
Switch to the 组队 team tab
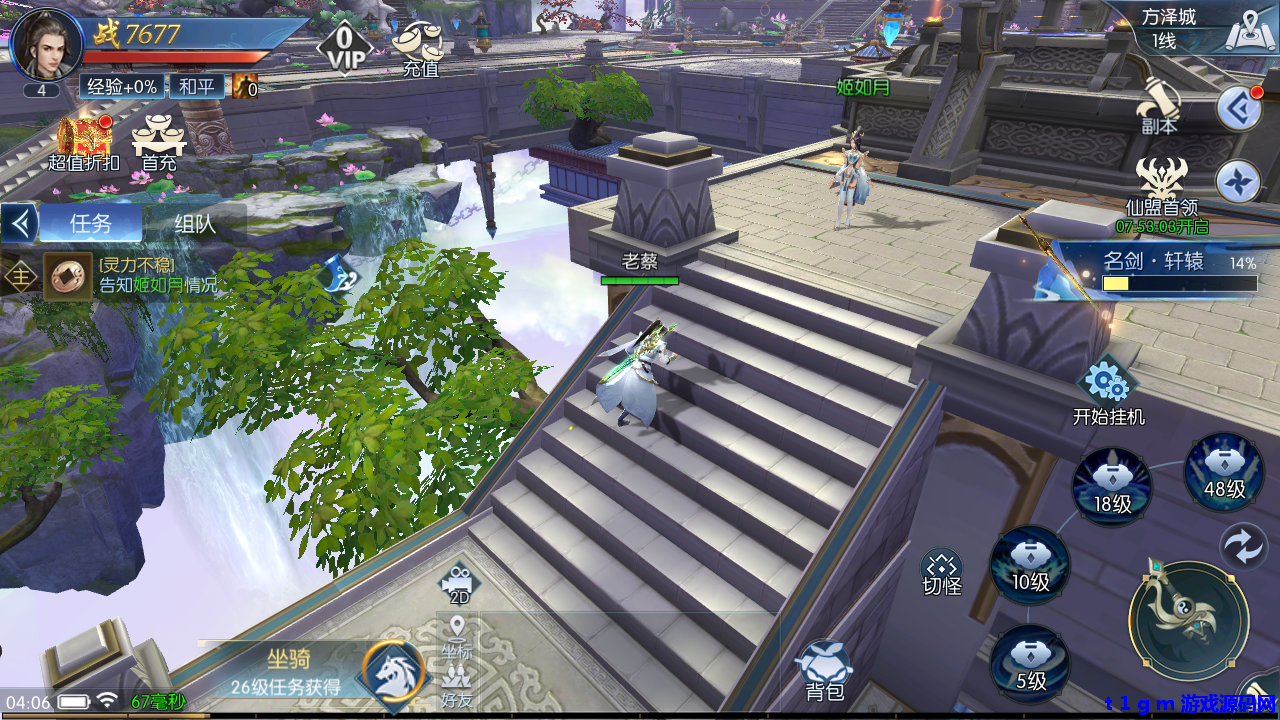pos(194,223)
